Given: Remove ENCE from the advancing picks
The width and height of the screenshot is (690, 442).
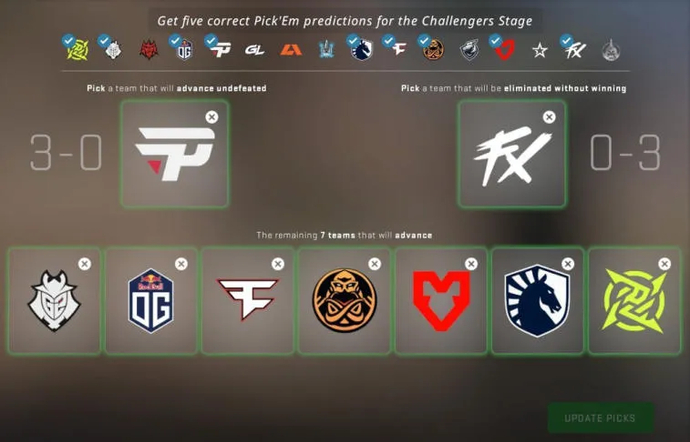Looking at the screenshot, I should (x=374, y=264).
